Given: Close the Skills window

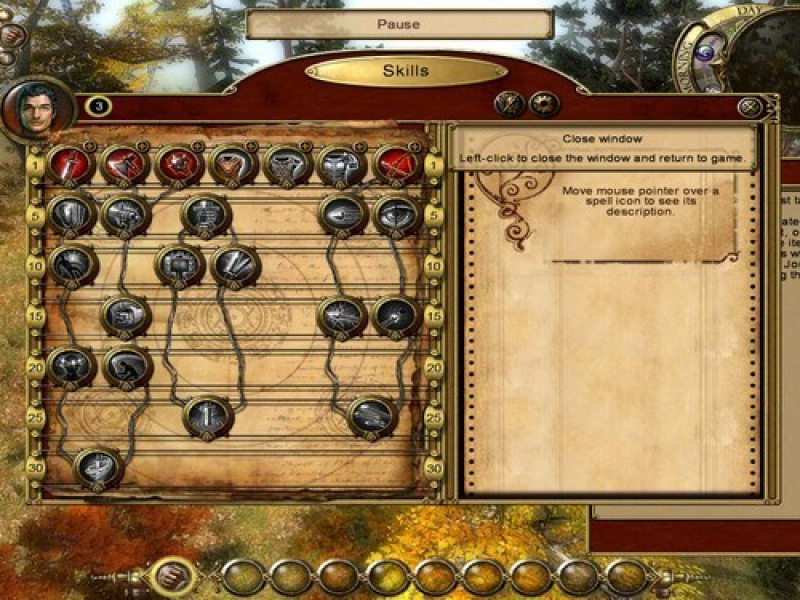Looking at the screenshot, I should pyautogui.click(x=750, y=108).
